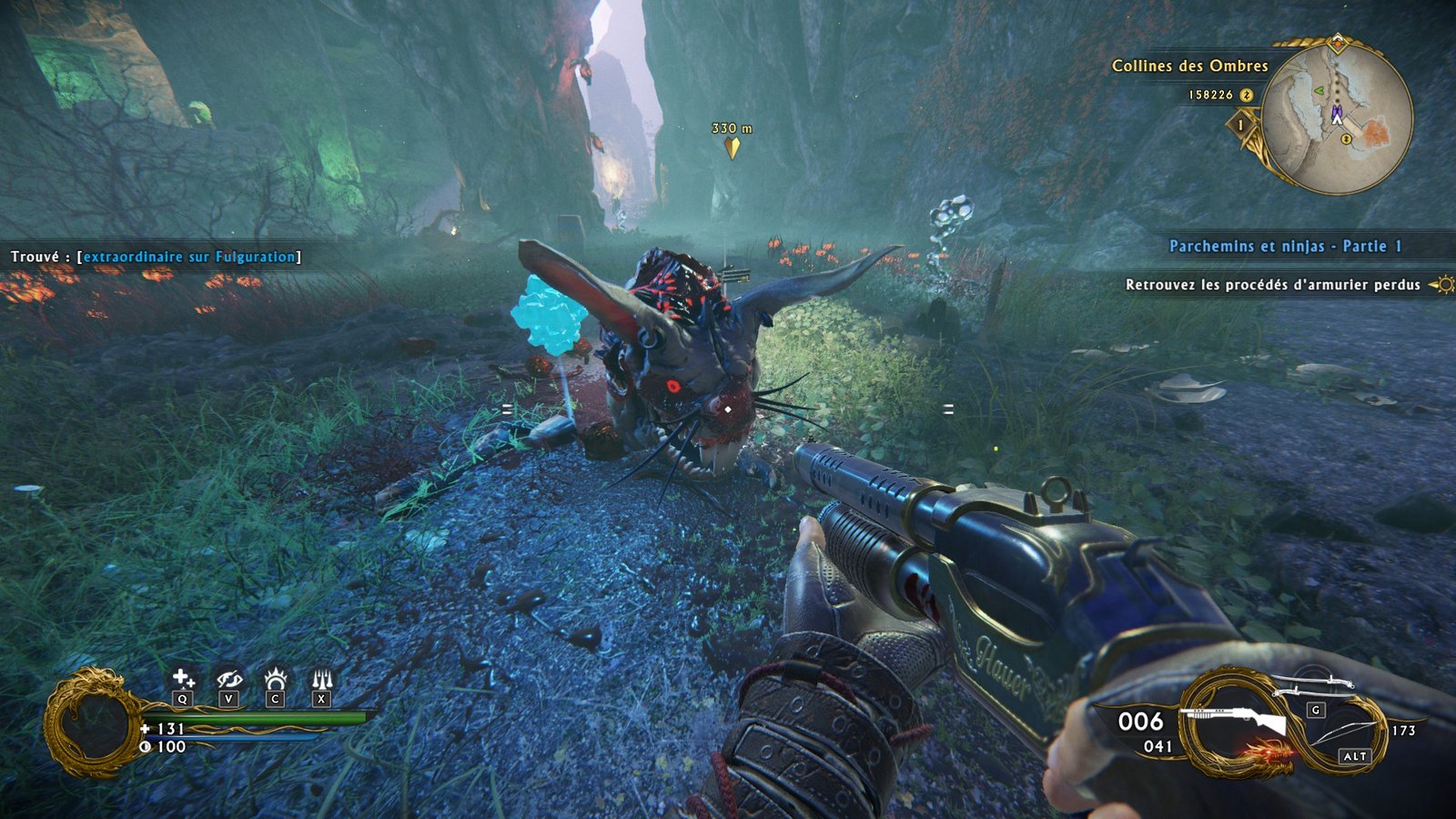The height and width of the screenshot is (819, 1456).
Task: Cast the ground spikes ability
Action: pos(321,679)
